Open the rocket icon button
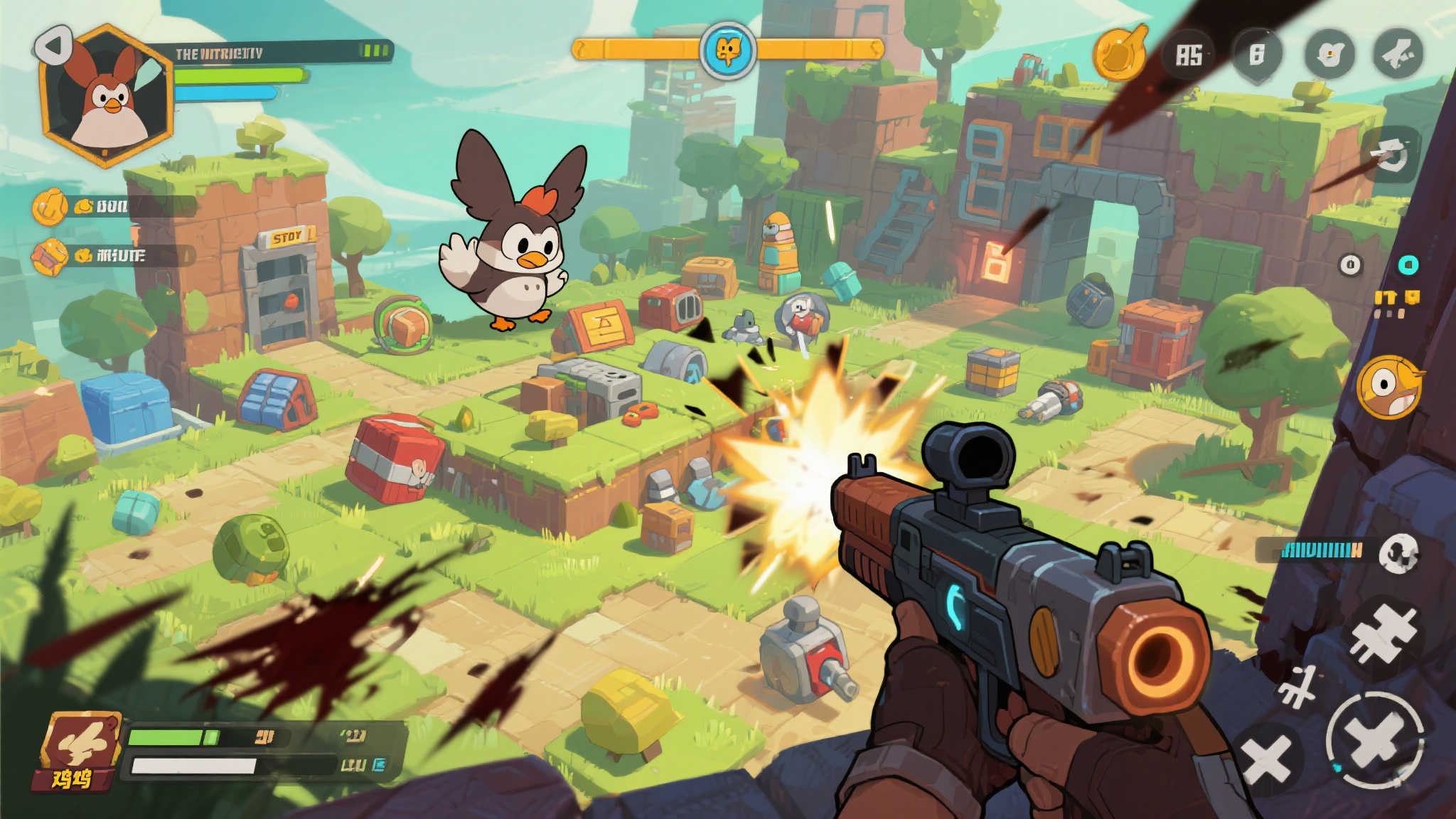The width and height of the screenshot is (1456, 819). 1397,53
